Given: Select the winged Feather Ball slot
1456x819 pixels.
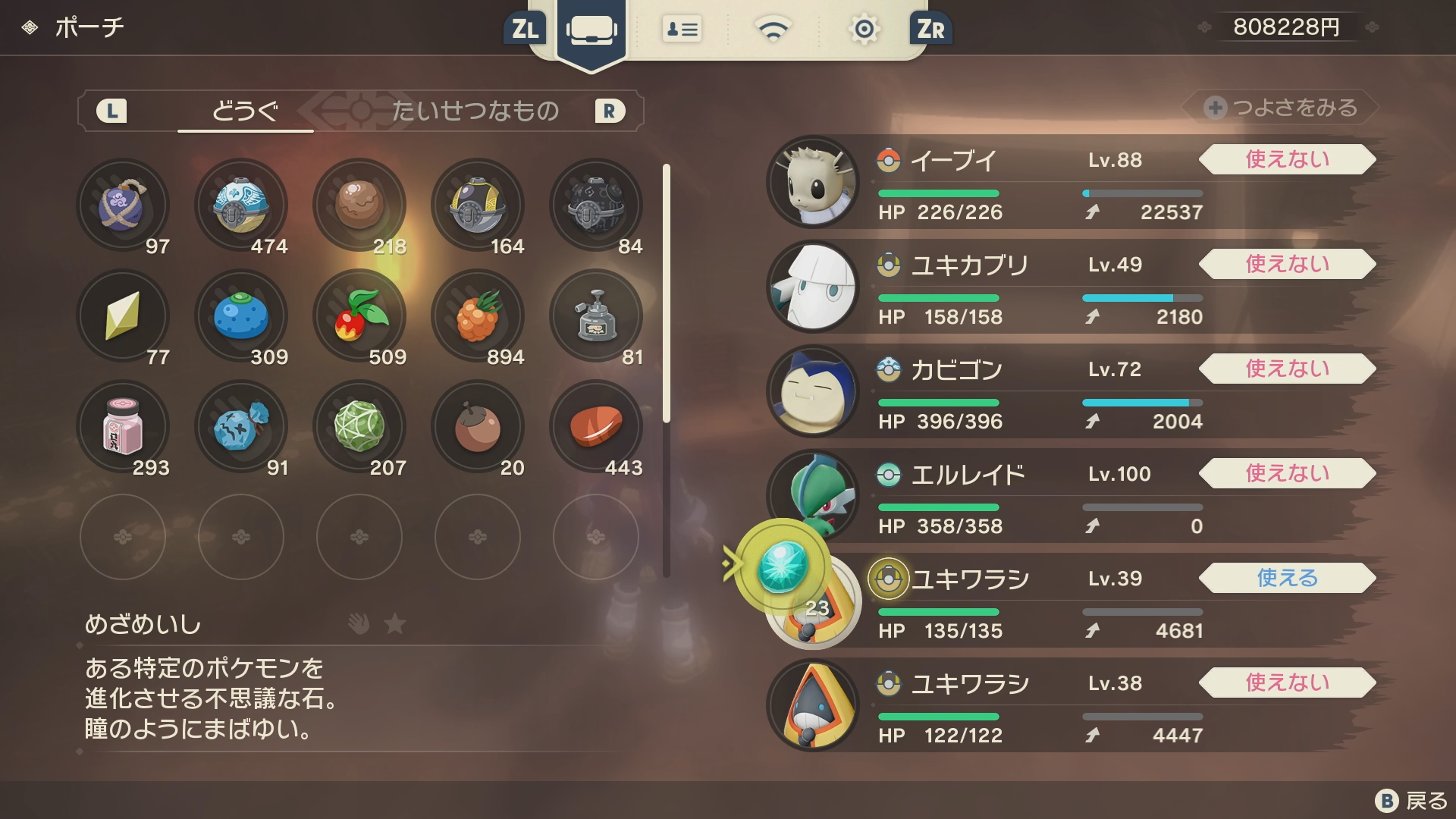Looking at the screenshot, I should point(241,206).
